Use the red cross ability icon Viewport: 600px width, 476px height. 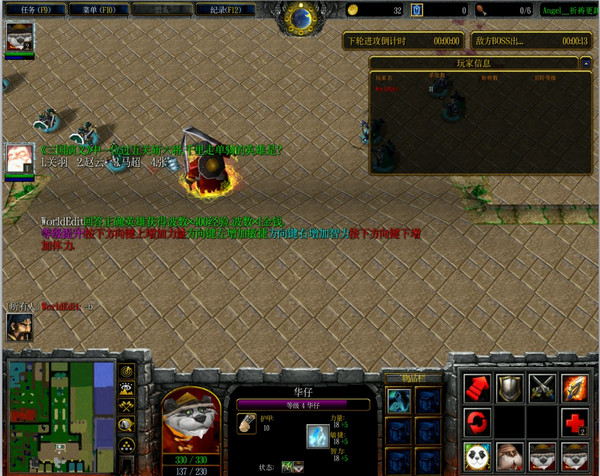tap(577, 421)
